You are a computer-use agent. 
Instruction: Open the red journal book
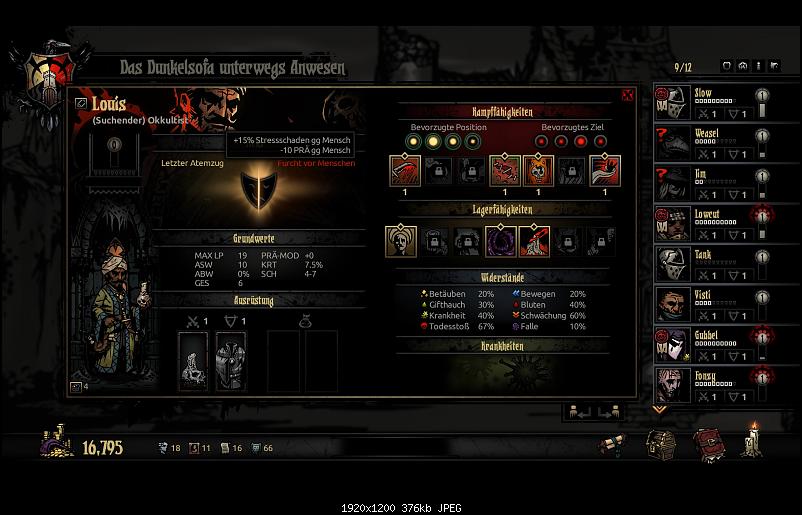(707, 443)
